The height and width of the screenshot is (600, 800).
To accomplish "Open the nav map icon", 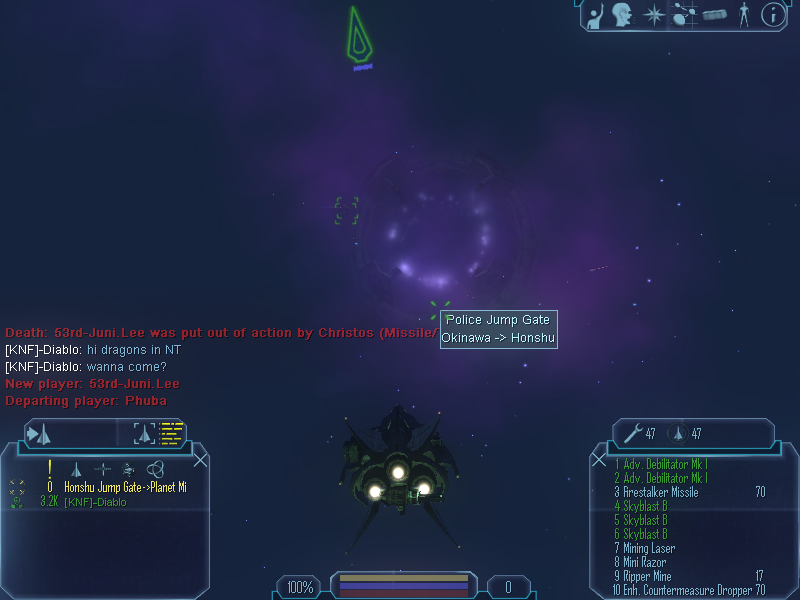I will [684, 14].
